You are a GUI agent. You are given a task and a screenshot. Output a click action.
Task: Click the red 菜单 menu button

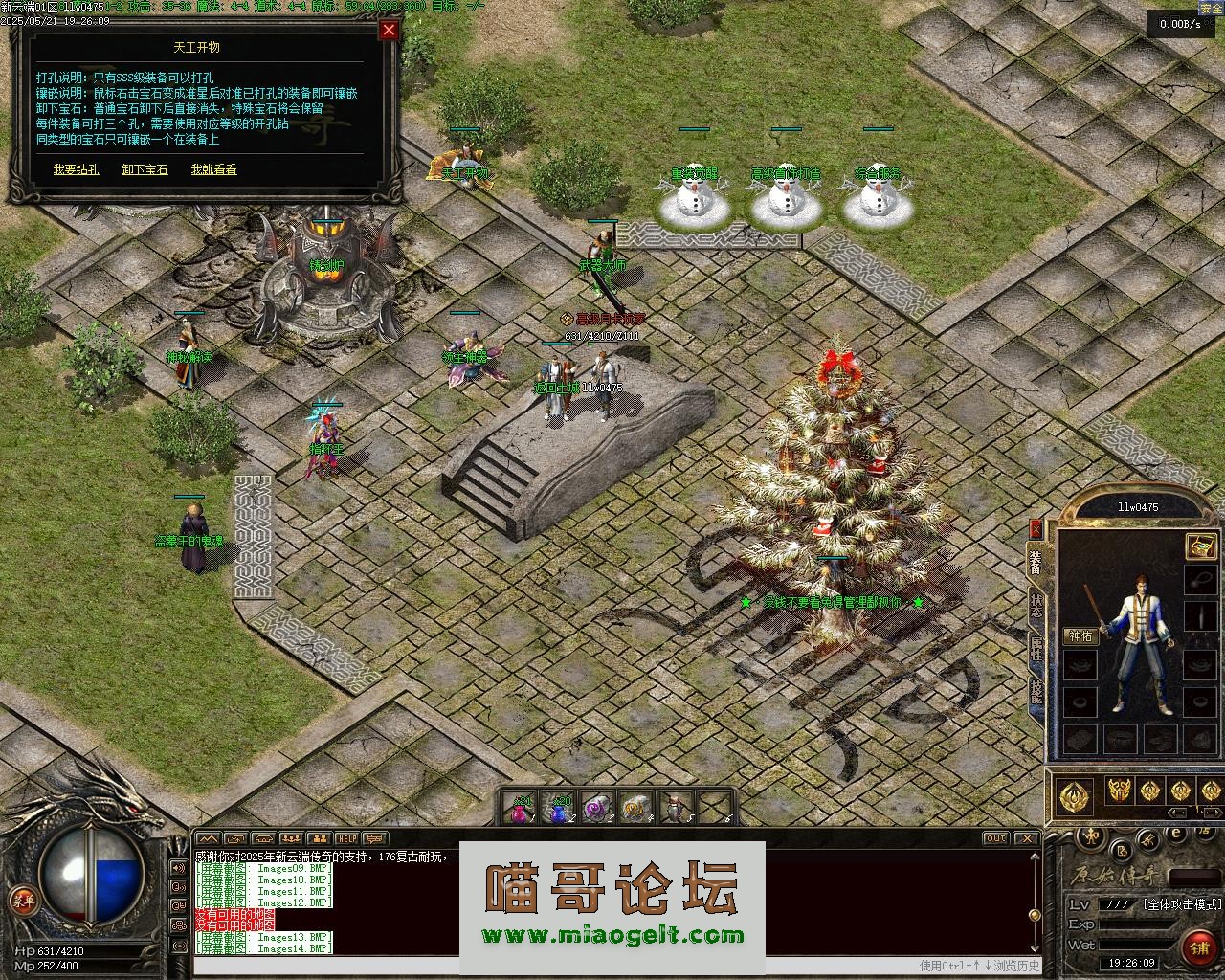21,900
